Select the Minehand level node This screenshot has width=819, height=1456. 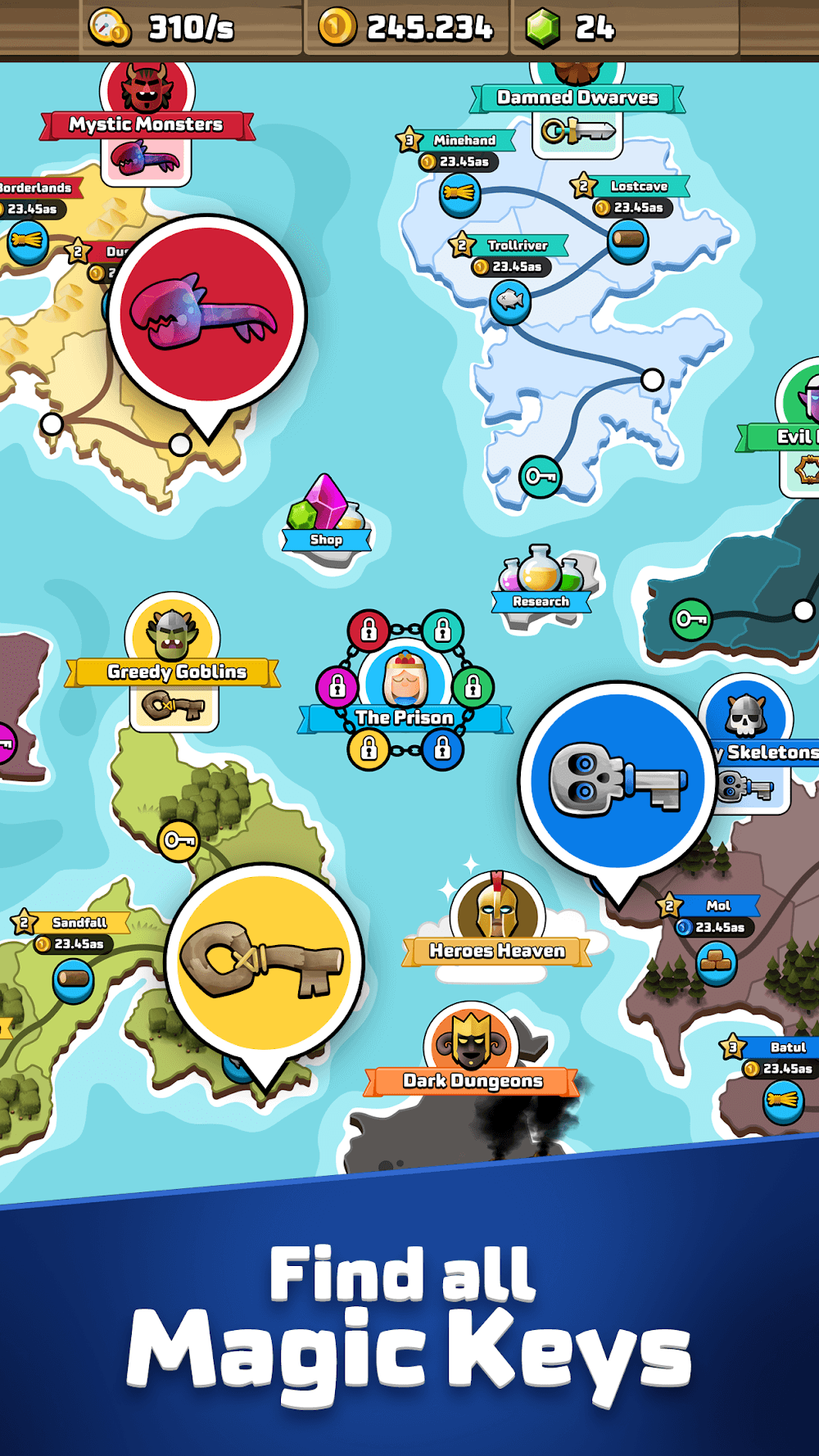point(459,195)
